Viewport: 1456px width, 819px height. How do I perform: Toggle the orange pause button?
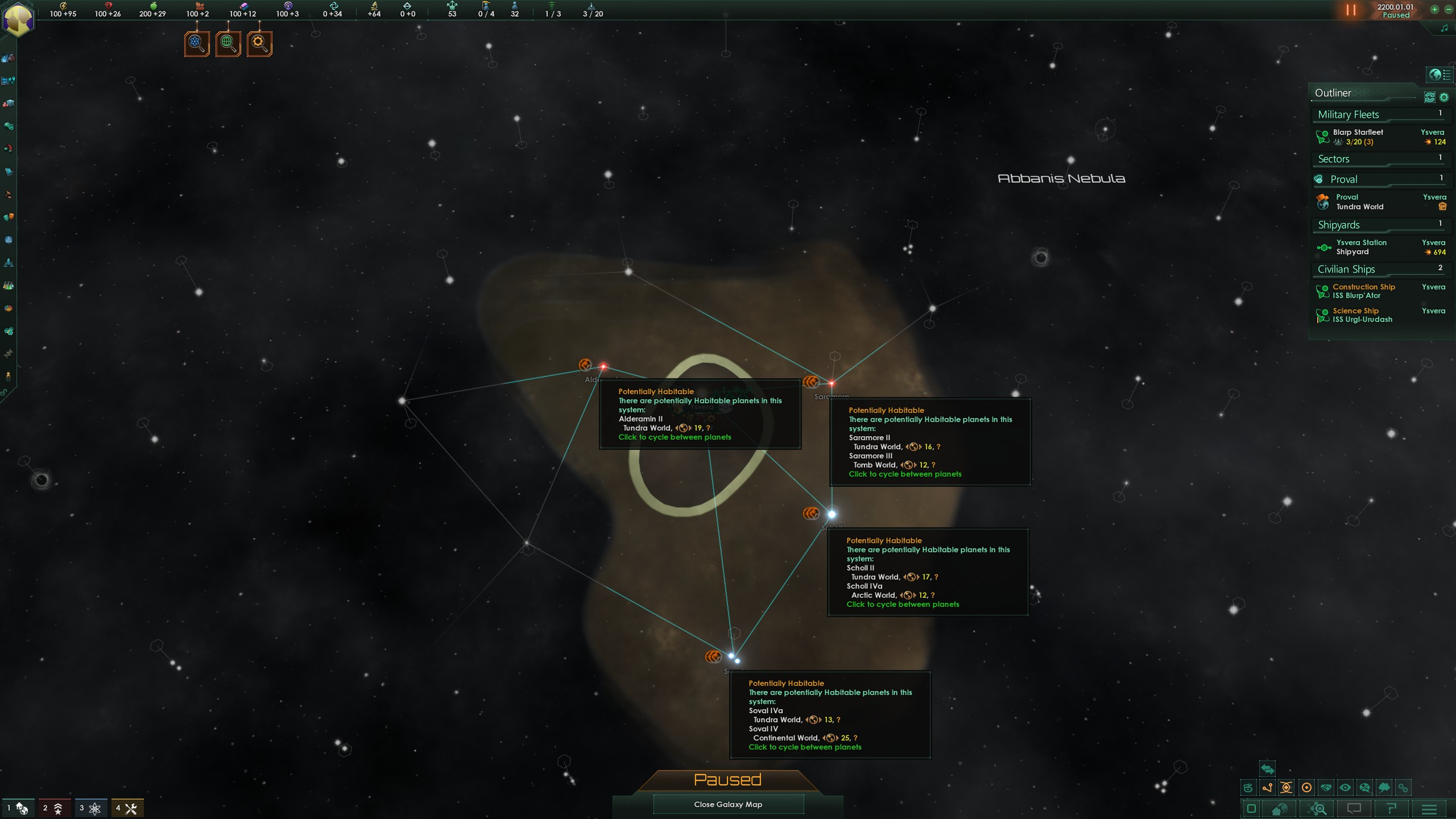[x=1351, y=10]
